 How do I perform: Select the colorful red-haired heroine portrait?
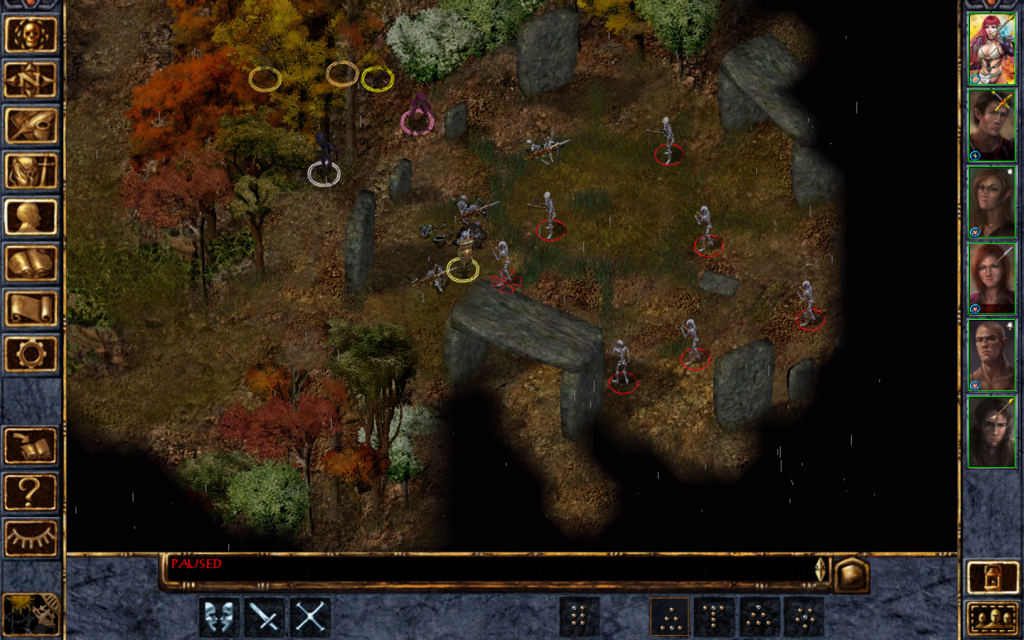(x=991, y=49)
